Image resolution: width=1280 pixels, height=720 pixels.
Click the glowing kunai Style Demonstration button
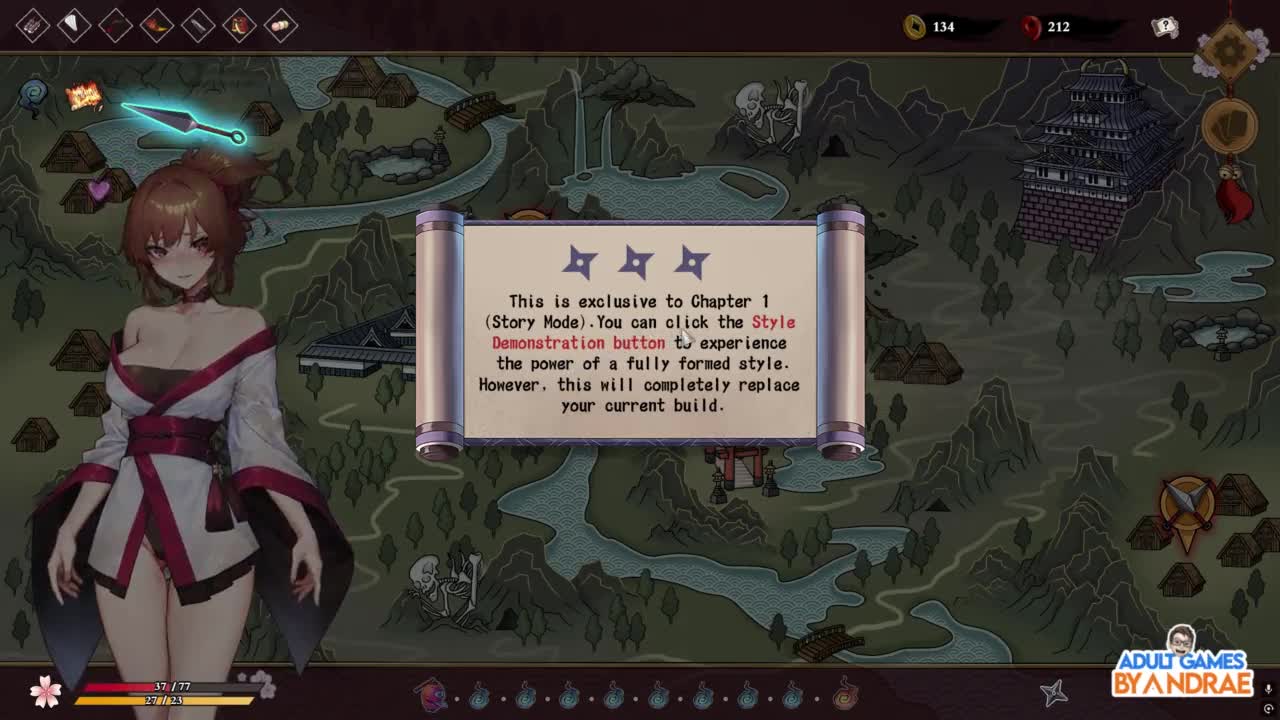click(185, 124)
